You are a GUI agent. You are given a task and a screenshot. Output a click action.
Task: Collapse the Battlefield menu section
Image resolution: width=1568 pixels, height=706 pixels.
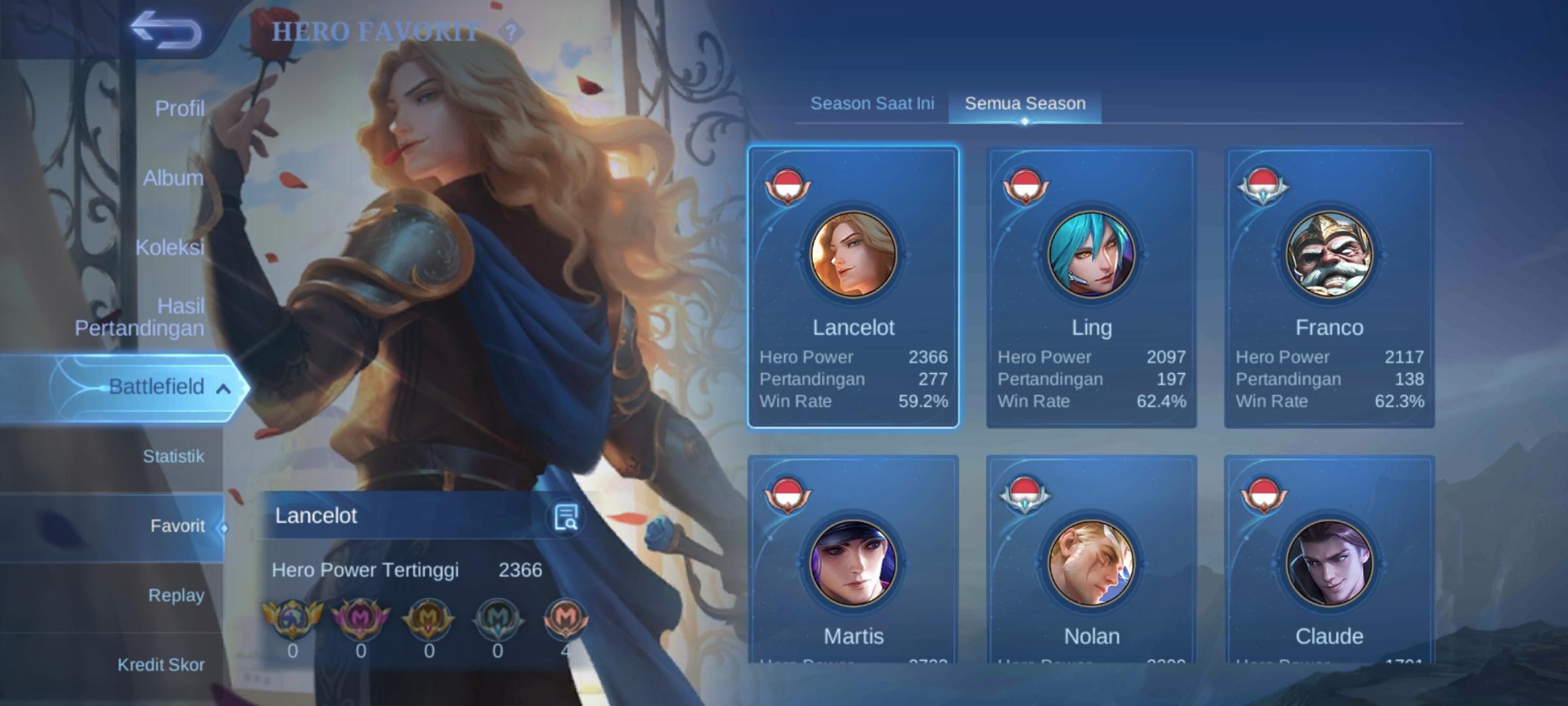click(x=223, y=388)
